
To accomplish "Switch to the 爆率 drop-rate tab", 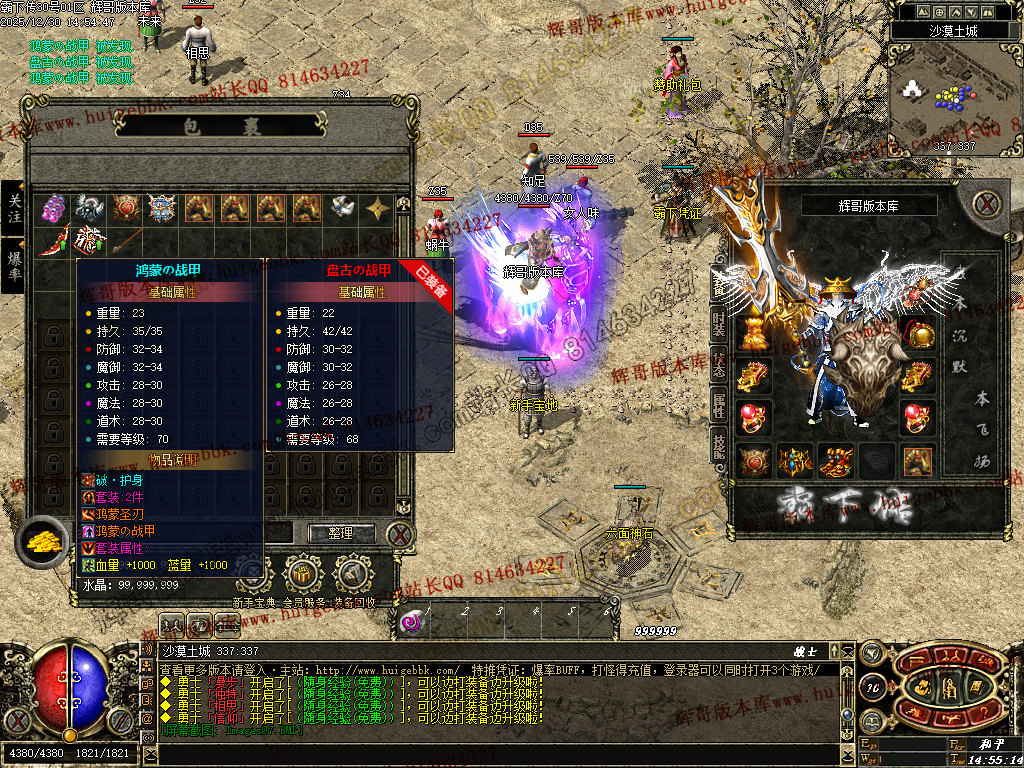I will click(14, 265).
